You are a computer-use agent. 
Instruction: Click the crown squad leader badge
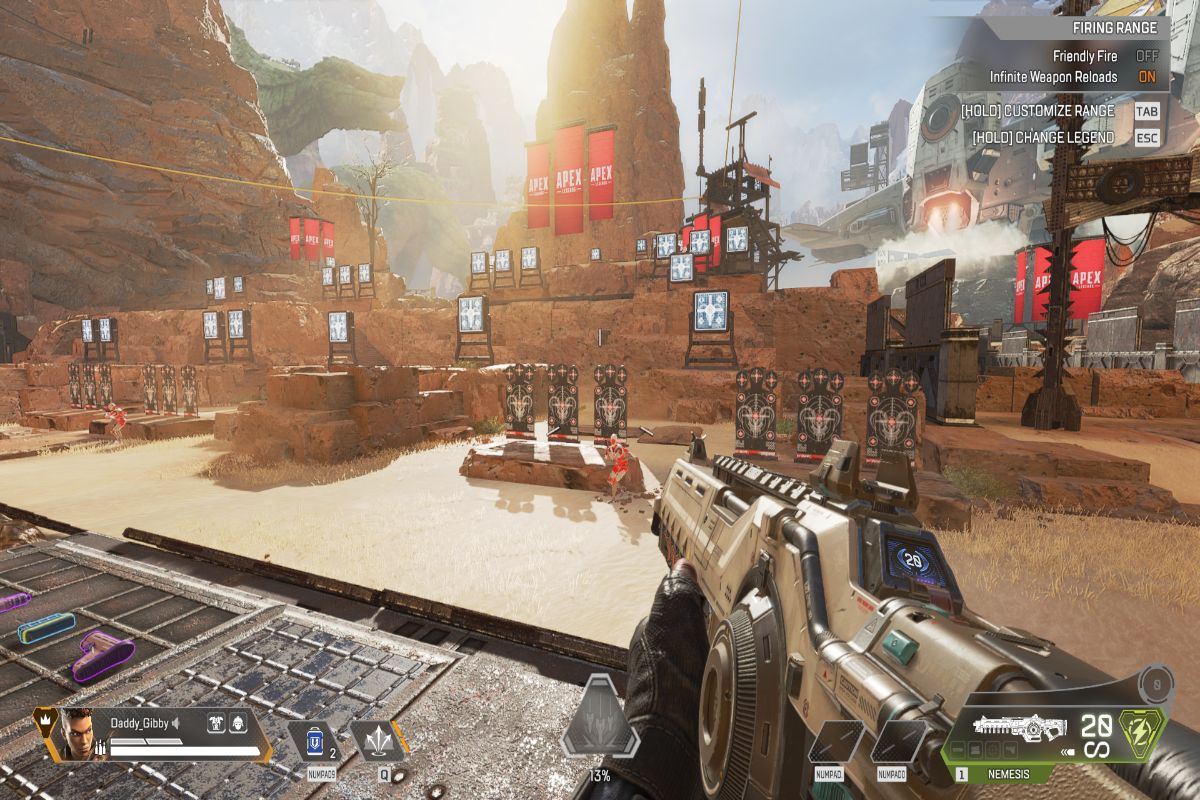[x=43, y=717]
